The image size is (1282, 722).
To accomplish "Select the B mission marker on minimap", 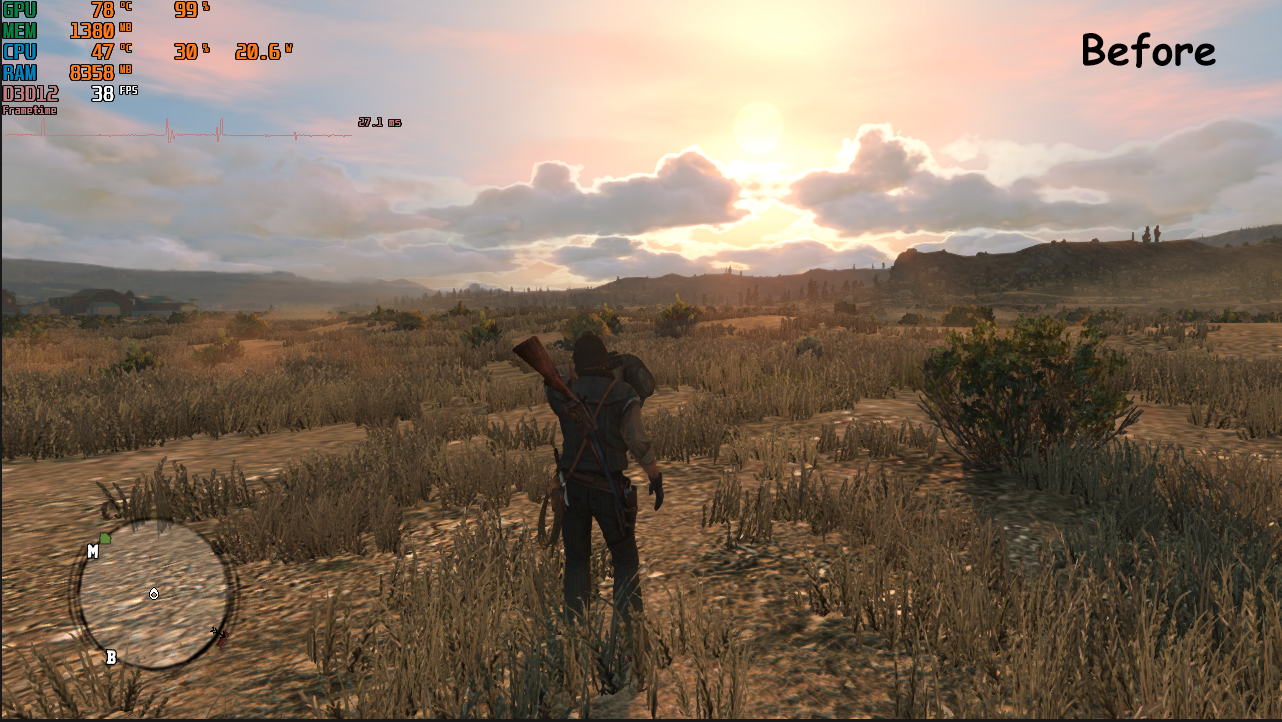I will pos(111,657).
